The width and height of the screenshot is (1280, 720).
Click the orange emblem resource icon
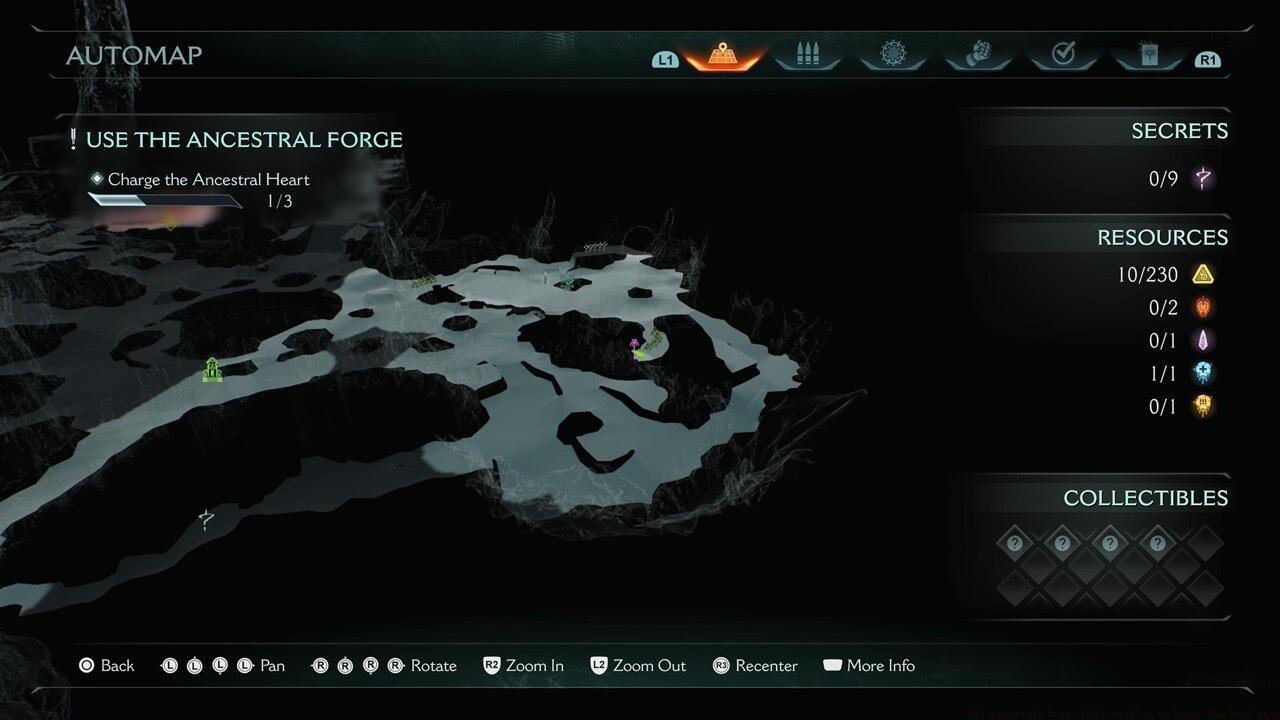pos(1203,307)
